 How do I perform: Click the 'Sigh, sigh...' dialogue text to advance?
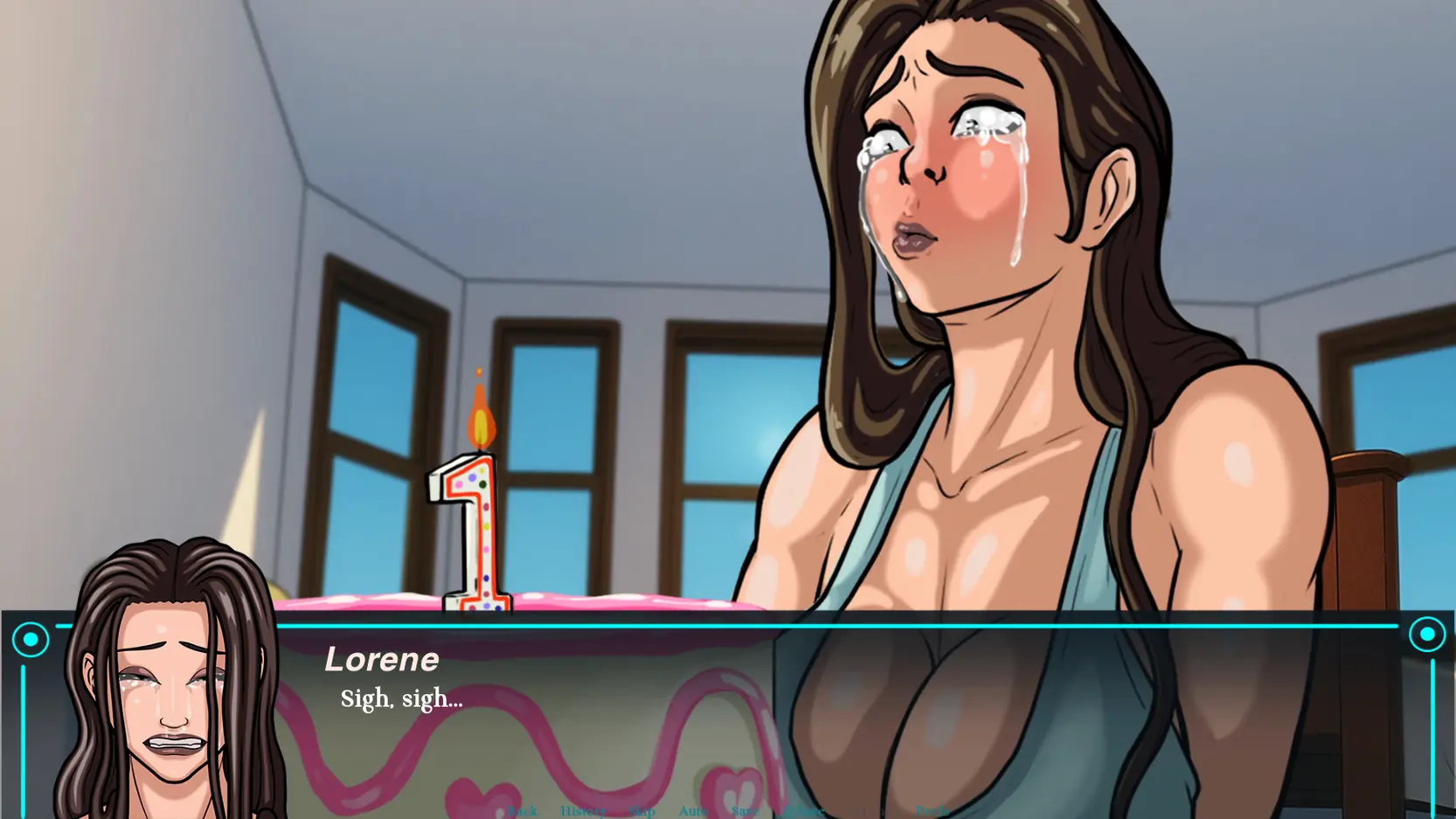coord(401,698)
